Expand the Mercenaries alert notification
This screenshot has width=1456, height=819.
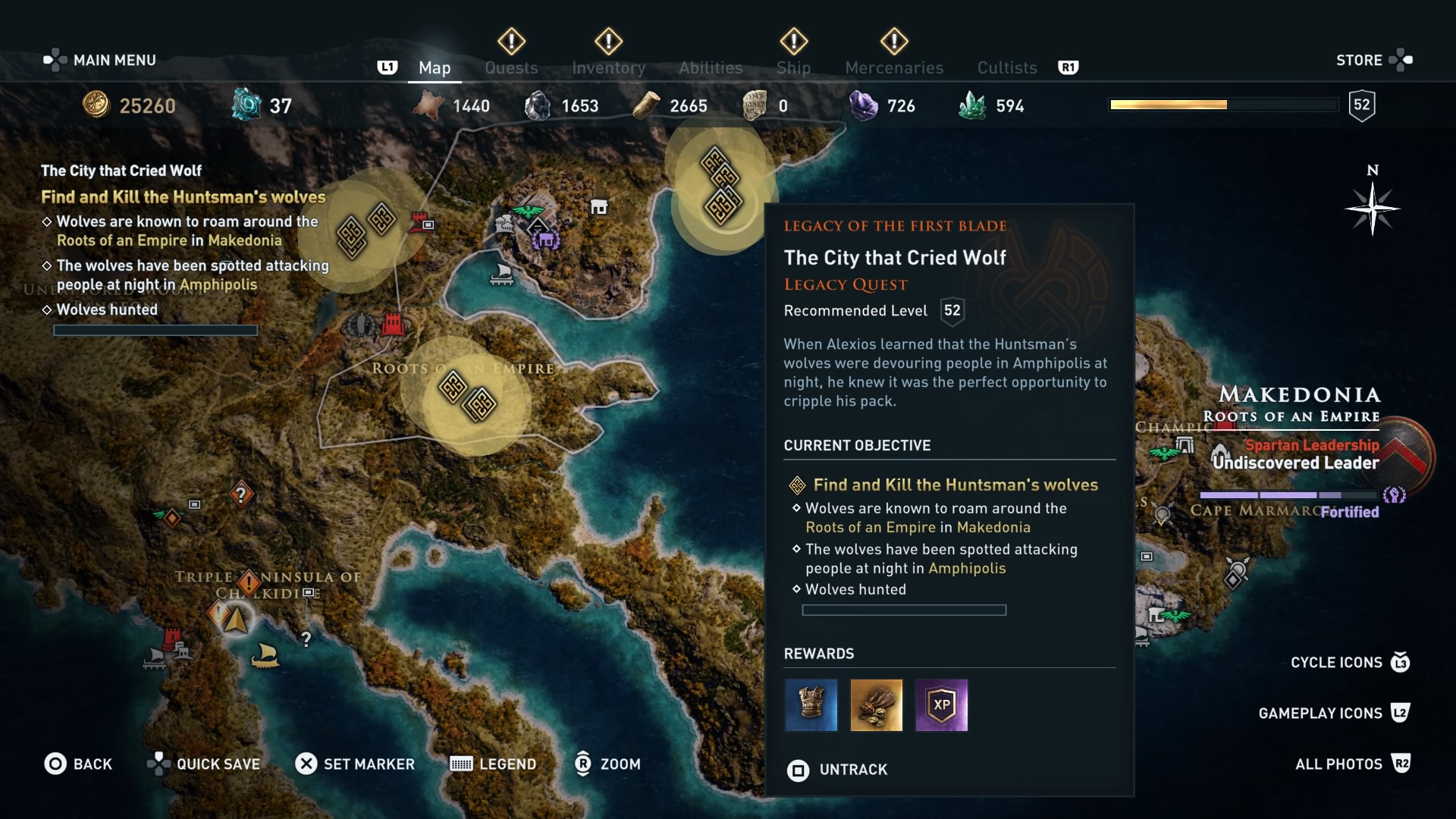pos(894,42)
